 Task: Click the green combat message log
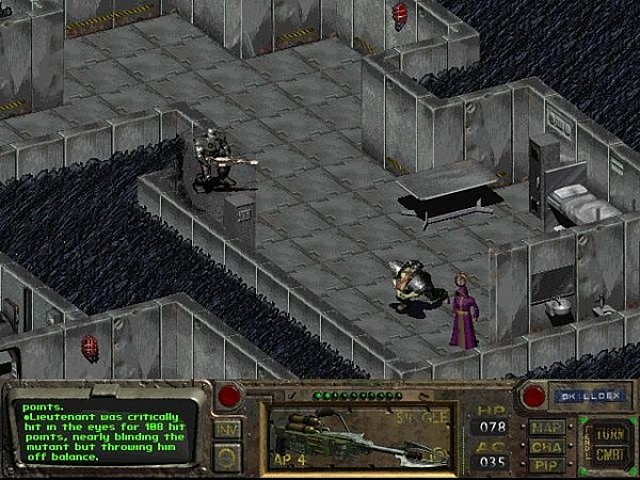[104, 431]
